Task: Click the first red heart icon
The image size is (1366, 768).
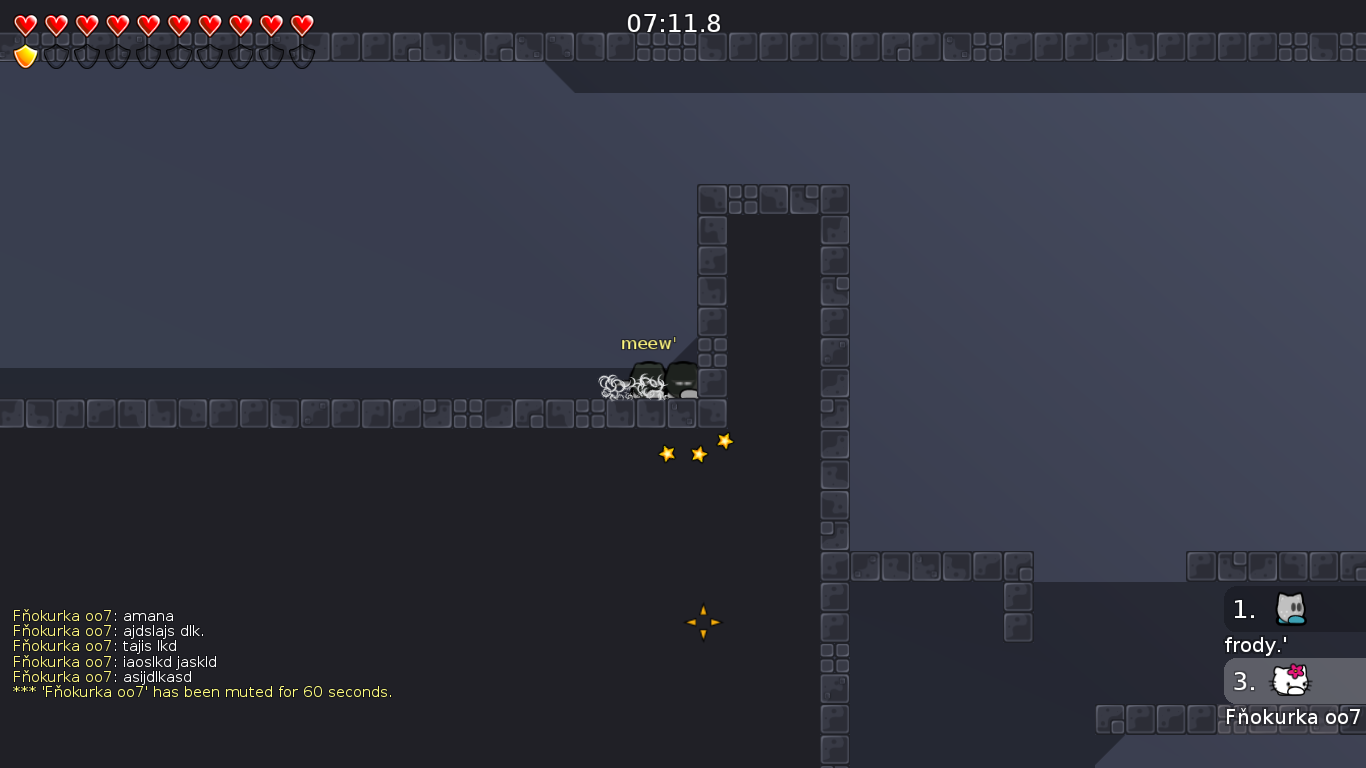Action: point(27,22)
